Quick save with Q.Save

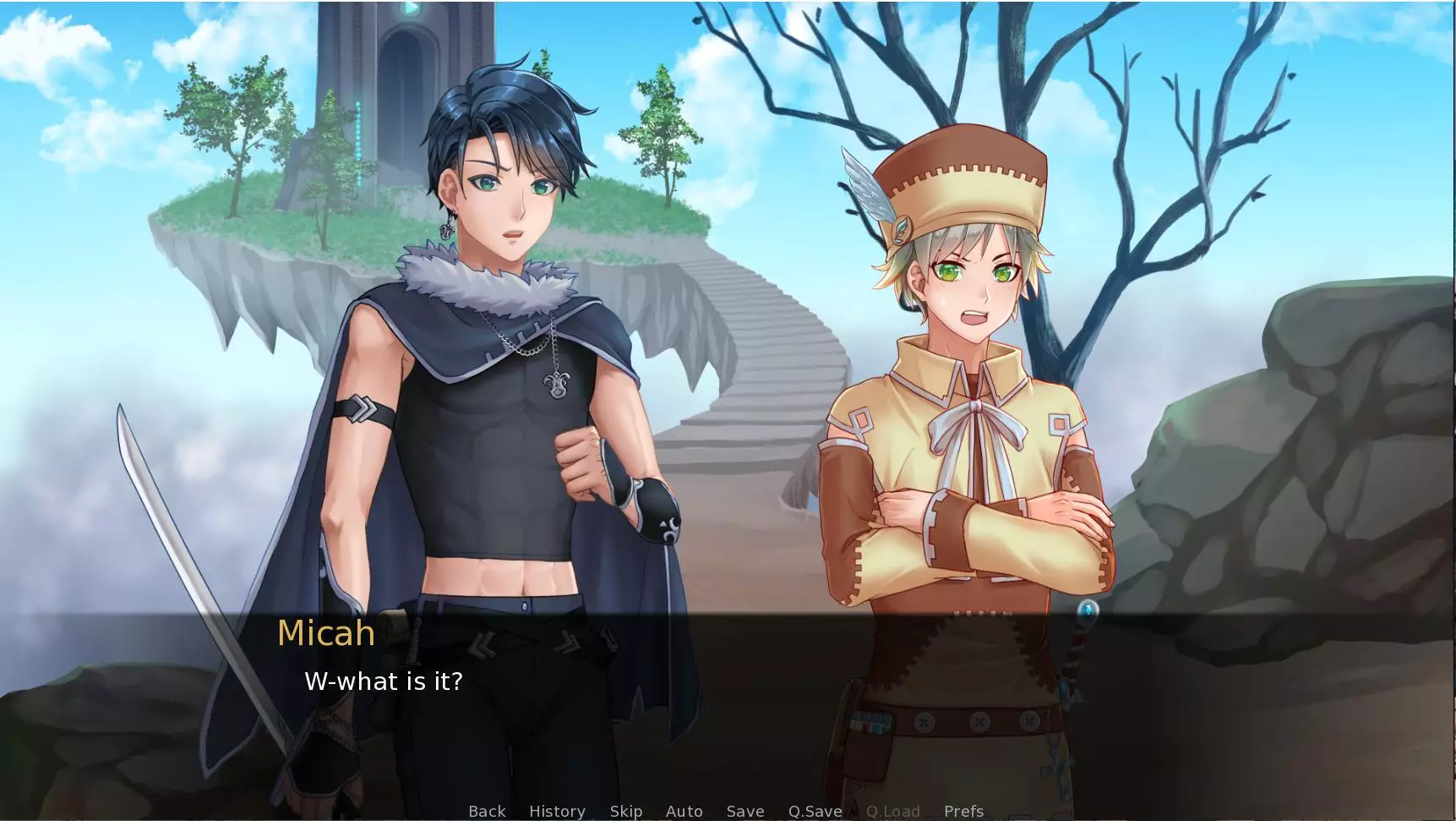[815, 812]
